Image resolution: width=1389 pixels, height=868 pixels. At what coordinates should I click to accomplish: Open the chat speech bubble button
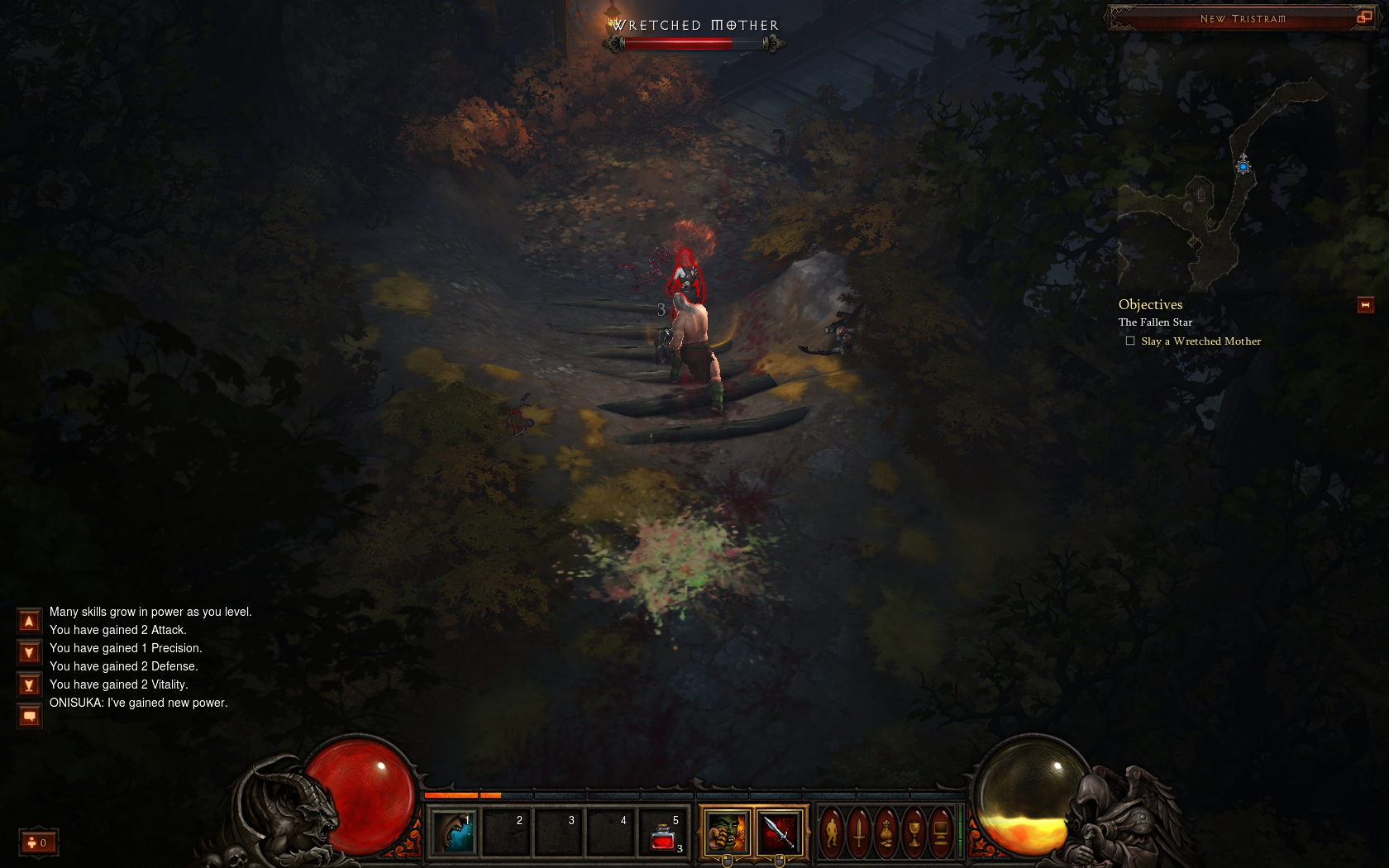29,716
